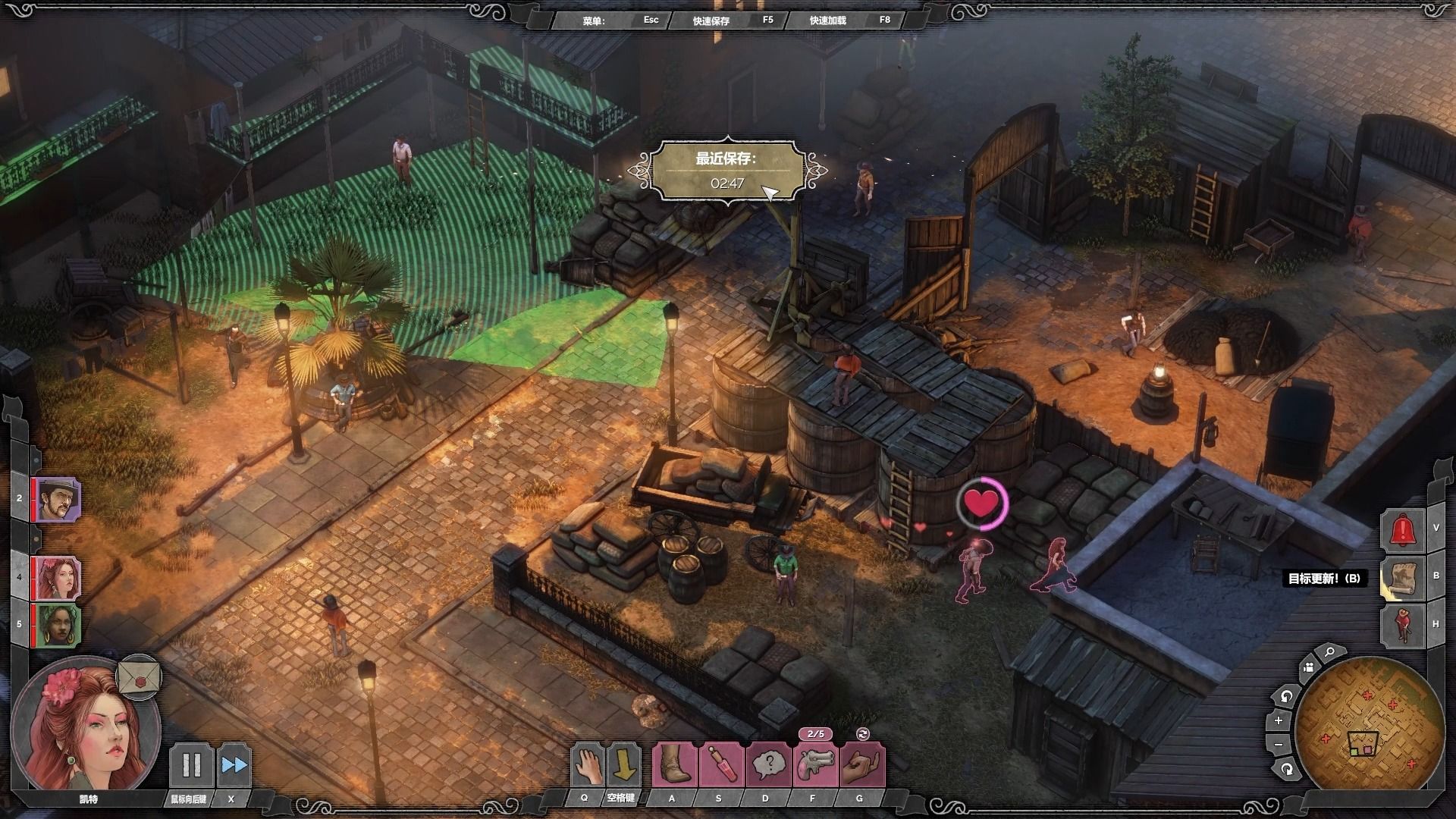Click Kate's small pink party portrait

(x=58, y=577)
